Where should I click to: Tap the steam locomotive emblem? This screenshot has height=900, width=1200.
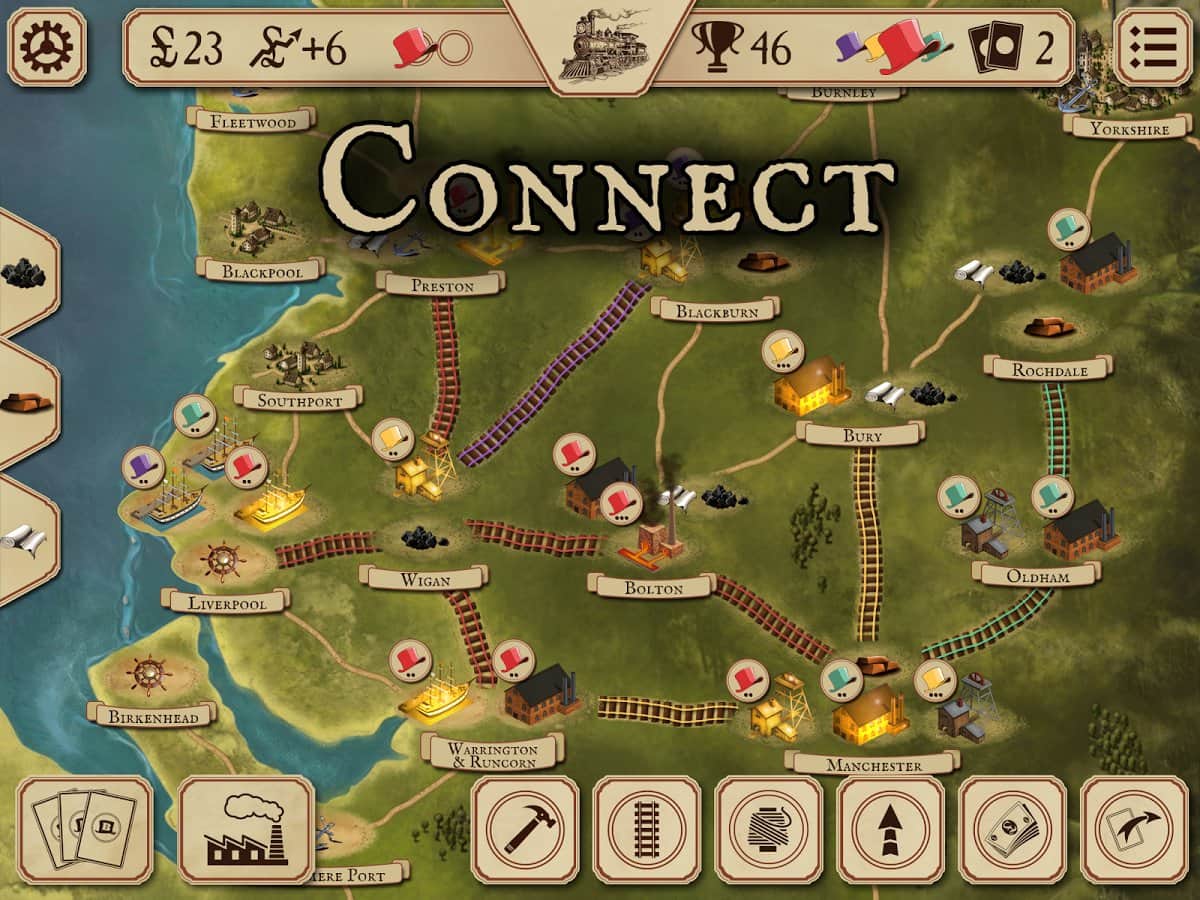pos(600,46)
